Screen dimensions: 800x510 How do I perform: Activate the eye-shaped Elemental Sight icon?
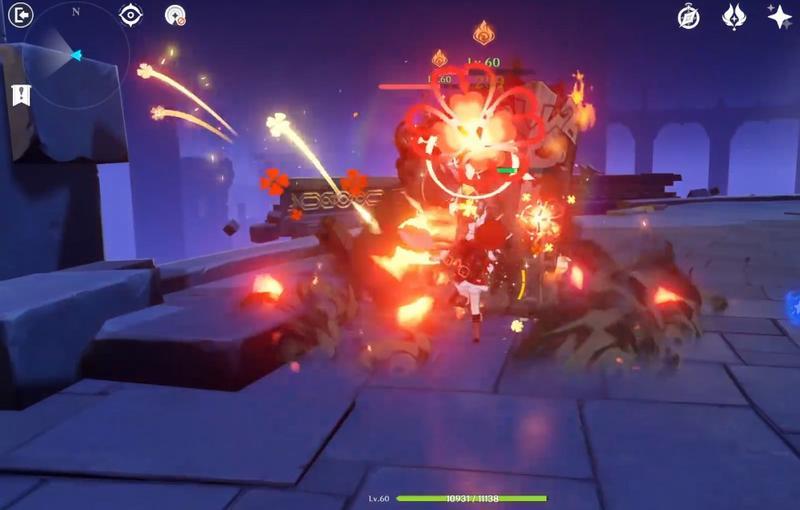click(x=131, y=15)
